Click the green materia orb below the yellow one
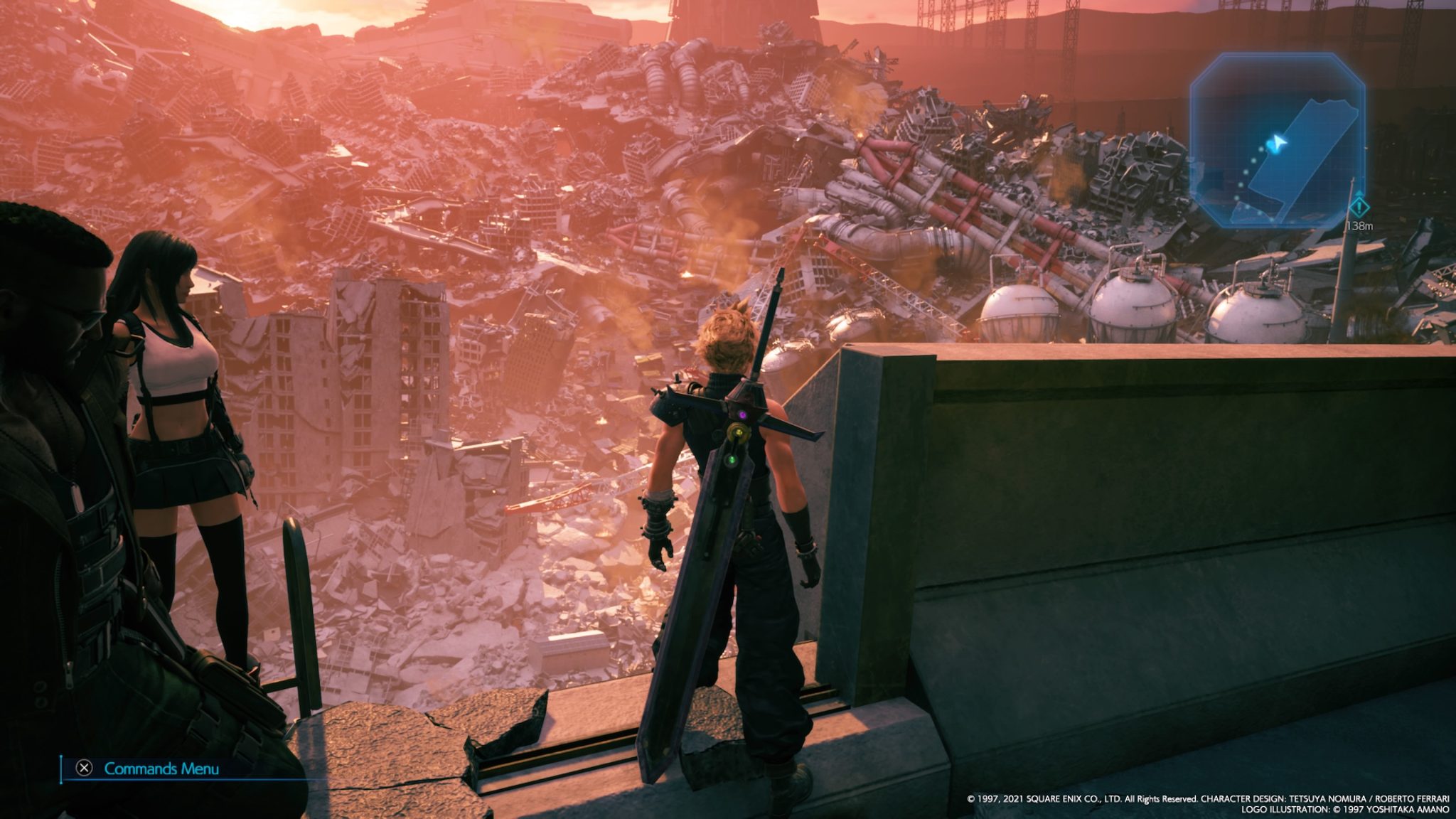The width and height of the screenshot is (1456, 819). click(731, 461)
